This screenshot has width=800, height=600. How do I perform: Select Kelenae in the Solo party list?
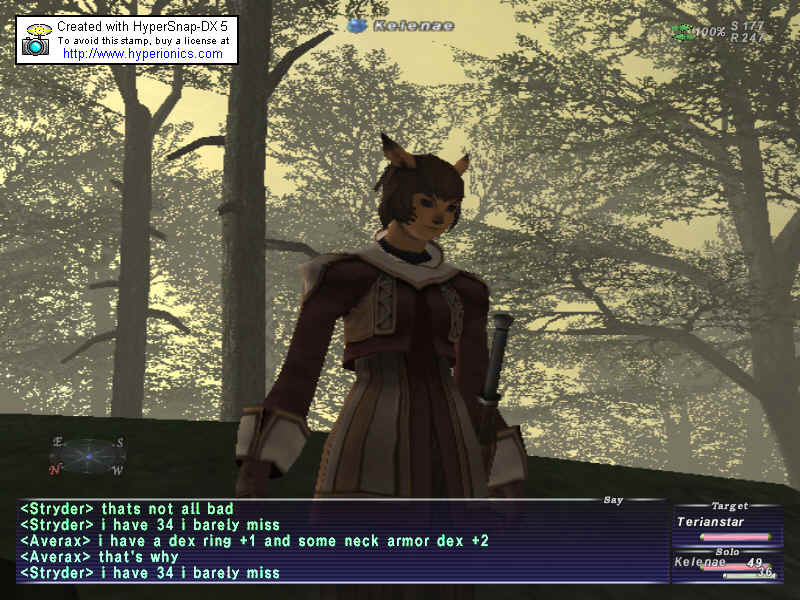(x=700, y=562)
